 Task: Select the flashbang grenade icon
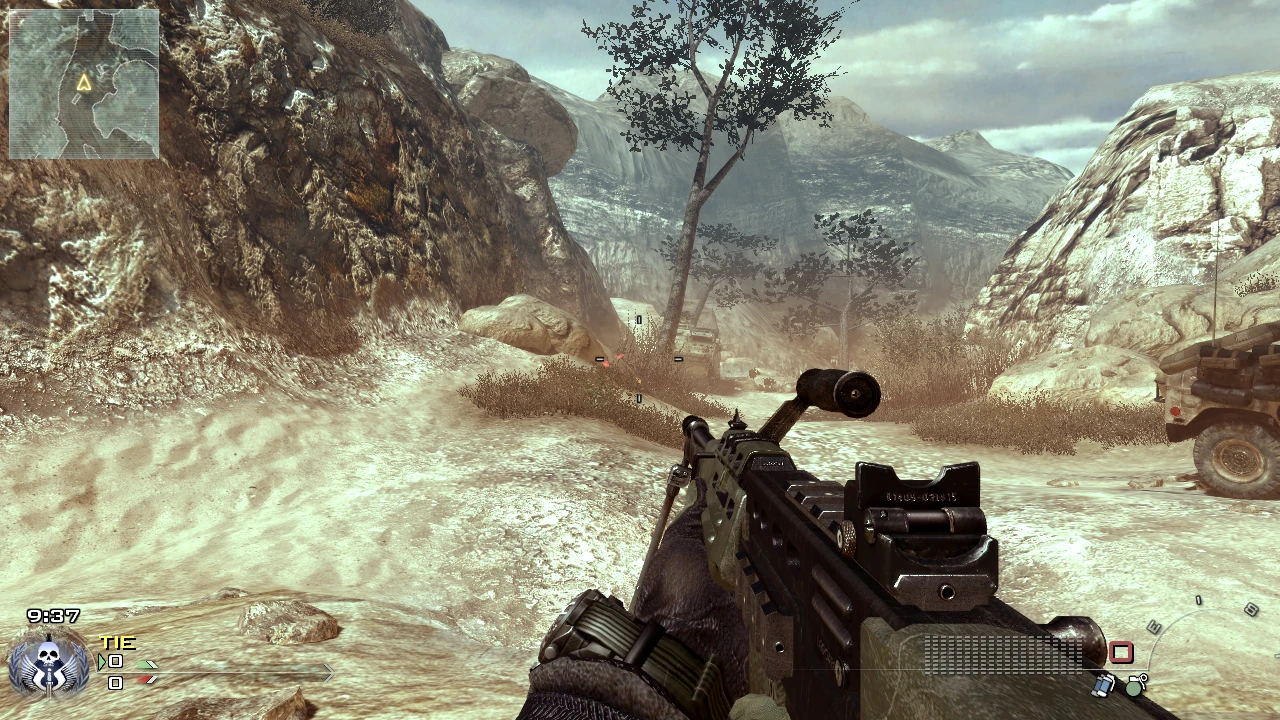click(x=1102, y=687)
